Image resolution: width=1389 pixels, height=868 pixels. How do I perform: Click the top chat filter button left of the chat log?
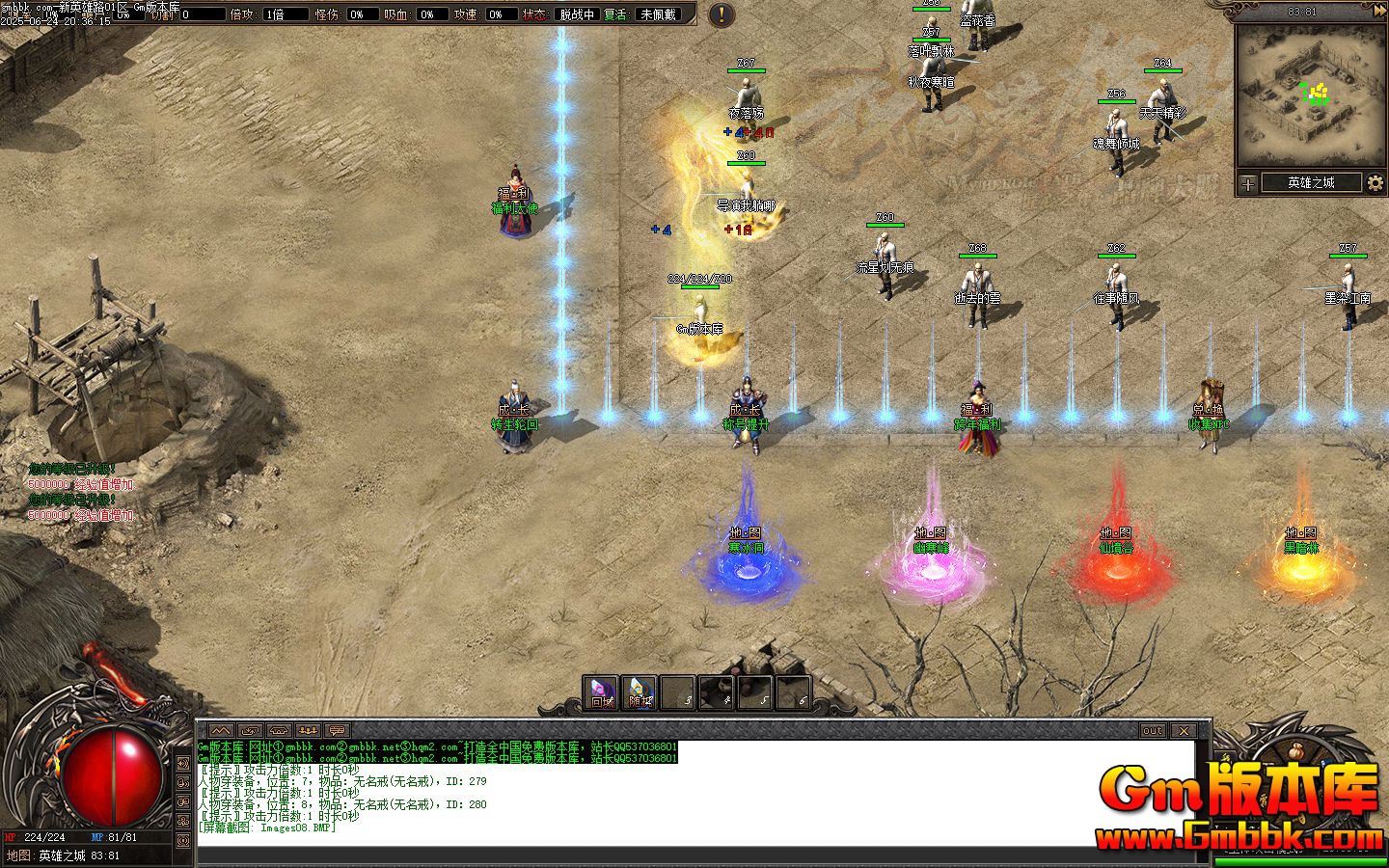pyautogui.click(x=183, y=763)
